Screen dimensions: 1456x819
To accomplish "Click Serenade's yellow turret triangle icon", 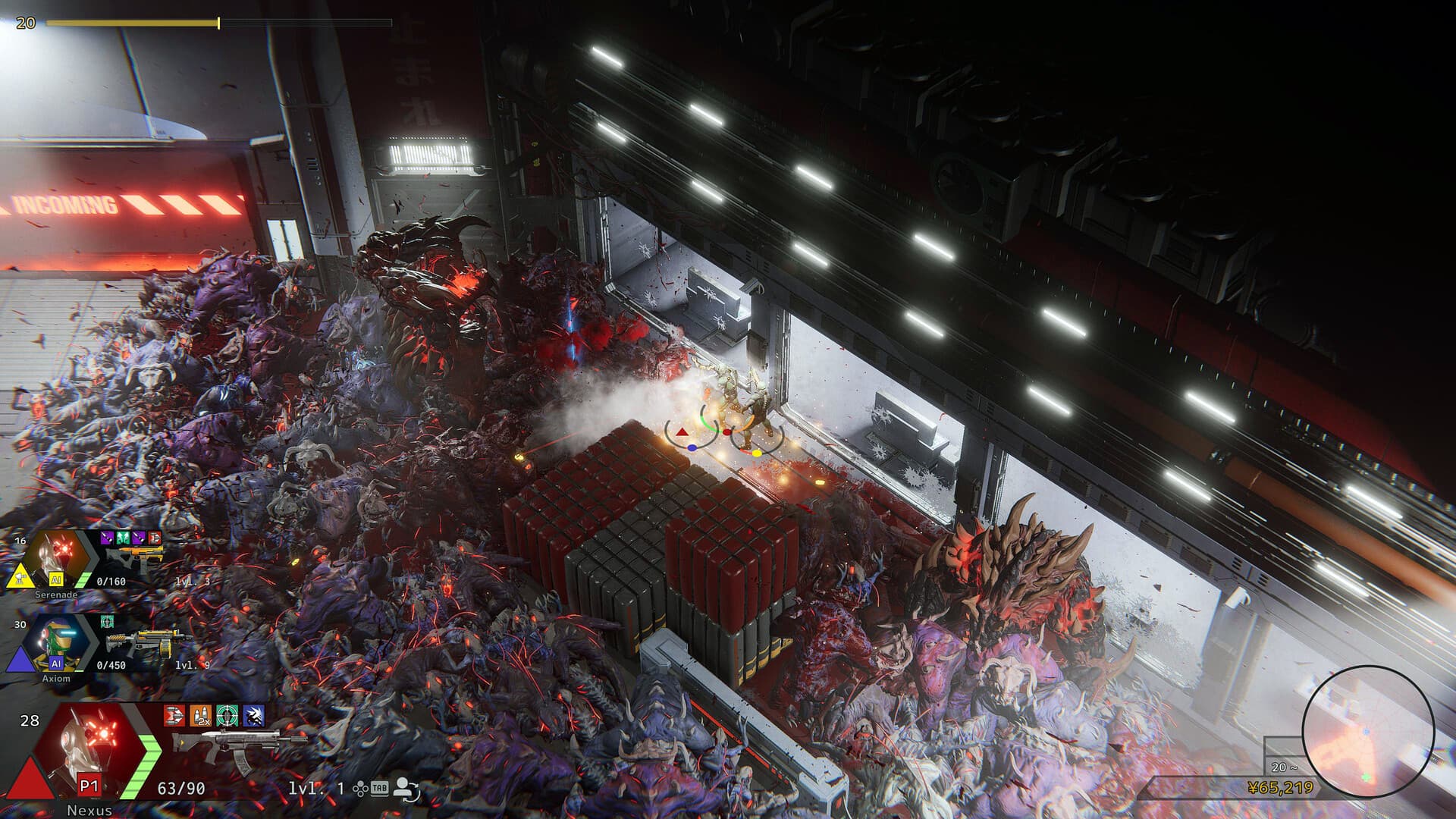I will 20,576.
